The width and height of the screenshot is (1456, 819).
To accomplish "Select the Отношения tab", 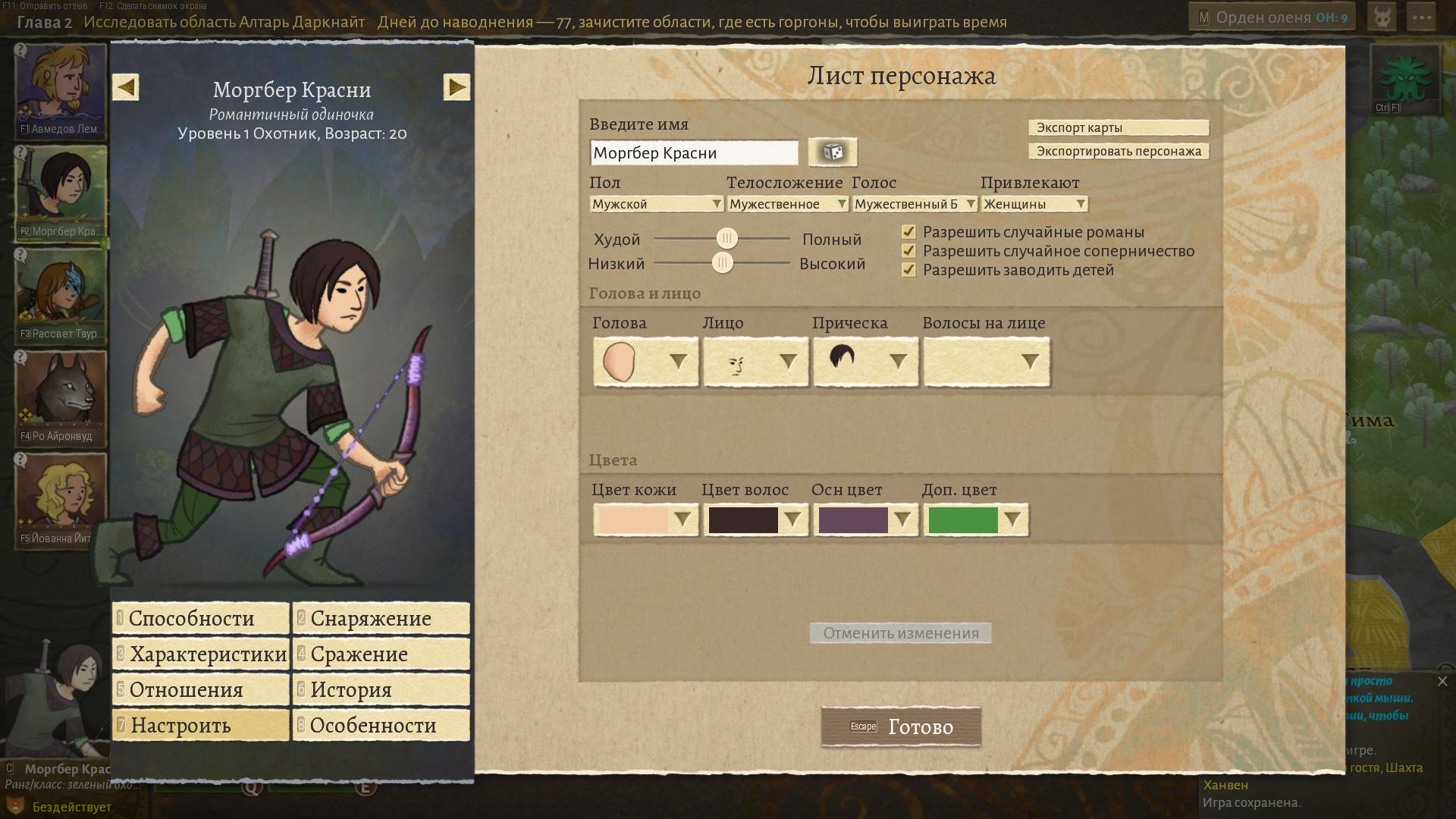I will pyautogui.click(x=201, y=689).
